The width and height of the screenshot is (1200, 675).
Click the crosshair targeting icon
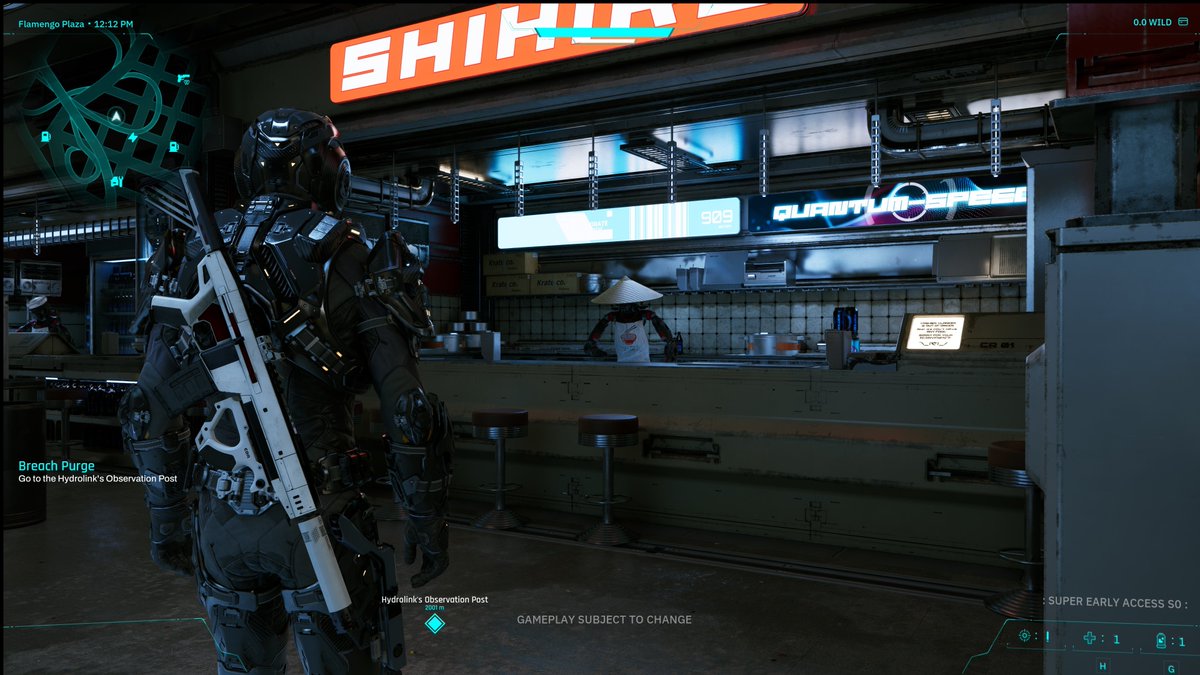tap(1025, 636)
